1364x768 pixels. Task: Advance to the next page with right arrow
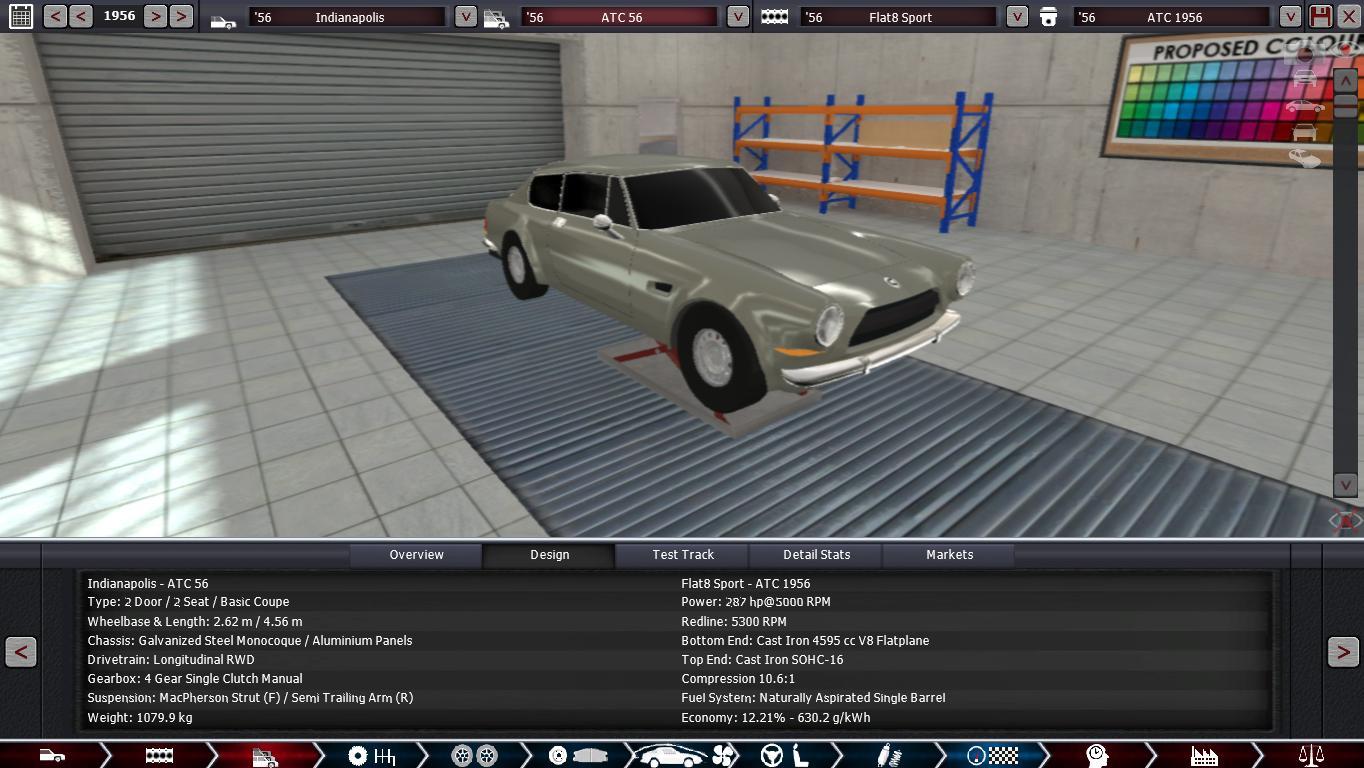[1342, 652]
